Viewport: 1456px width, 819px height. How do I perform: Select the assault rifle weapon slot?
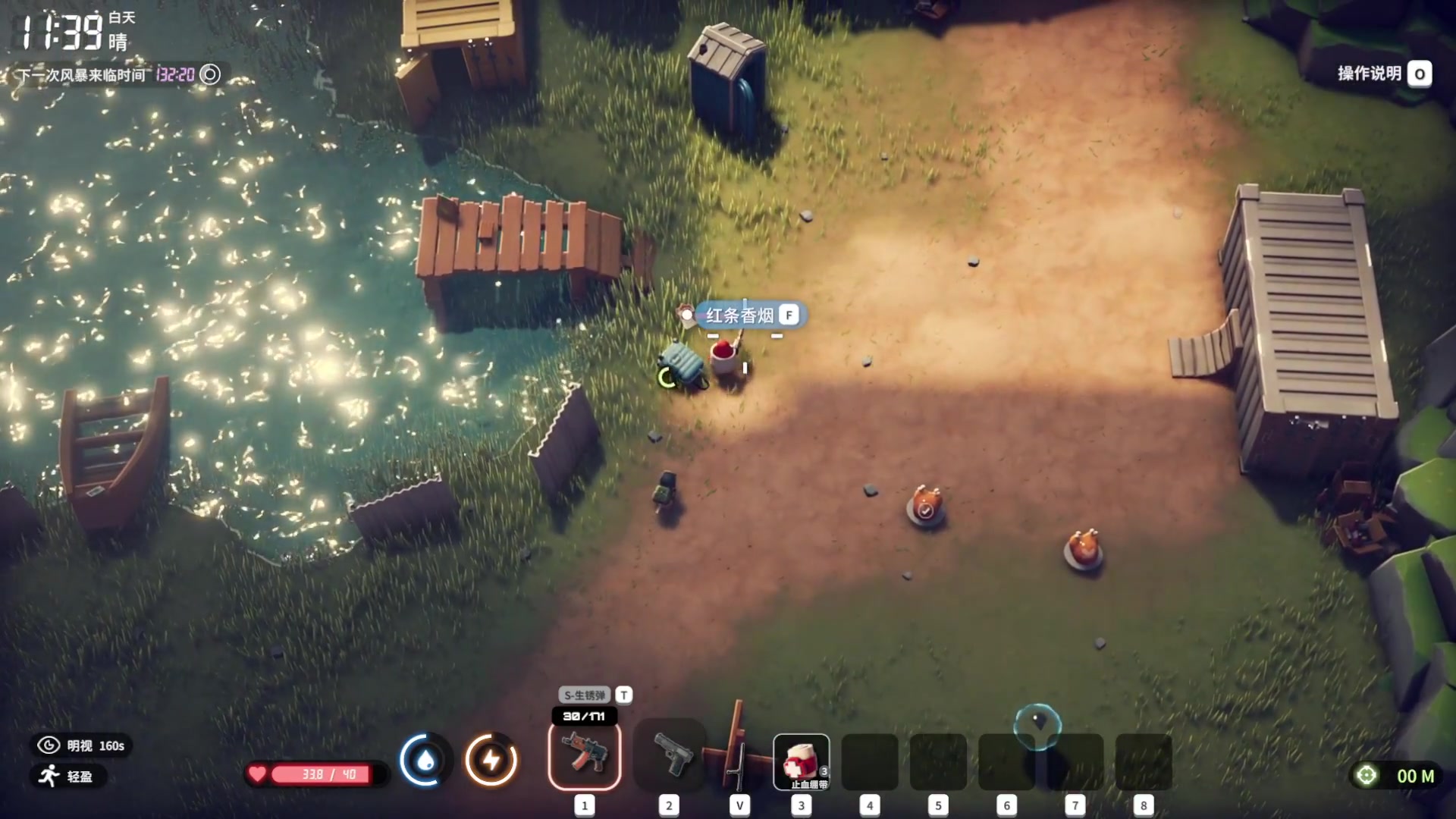click(584, 755)
